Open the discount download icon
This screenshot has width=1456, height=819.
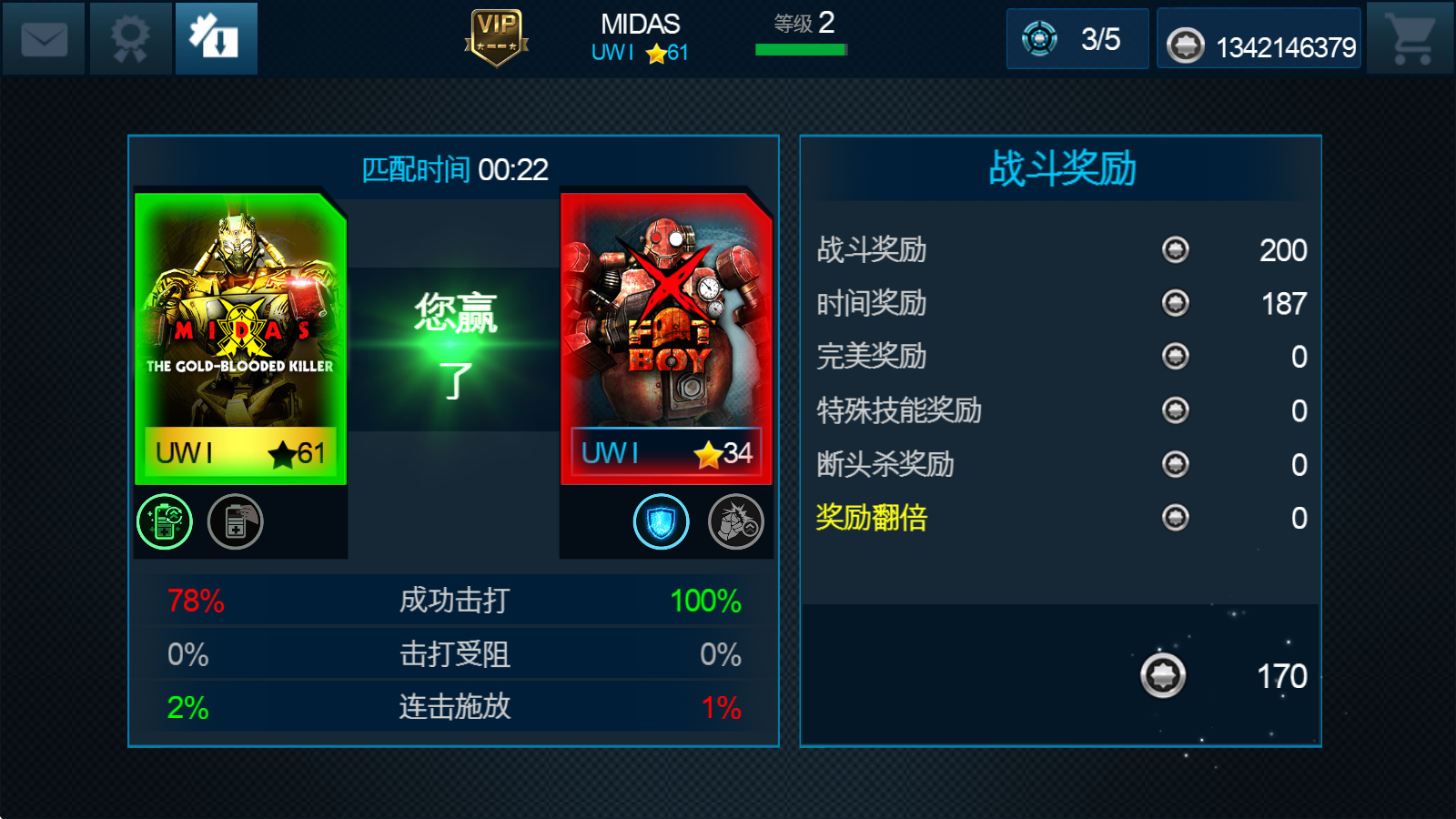pyautogui.click(x=215, y=38)
